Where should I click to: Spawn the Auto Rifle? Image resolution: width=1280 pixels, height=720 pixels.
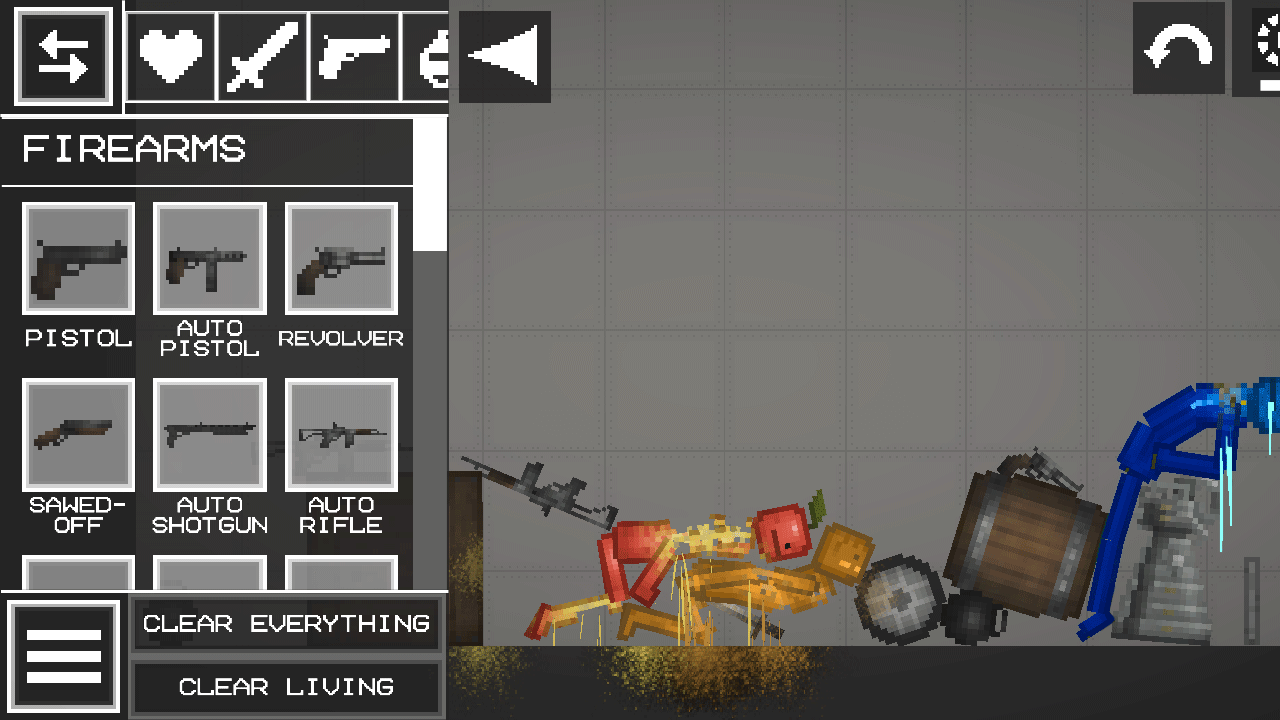340,436
